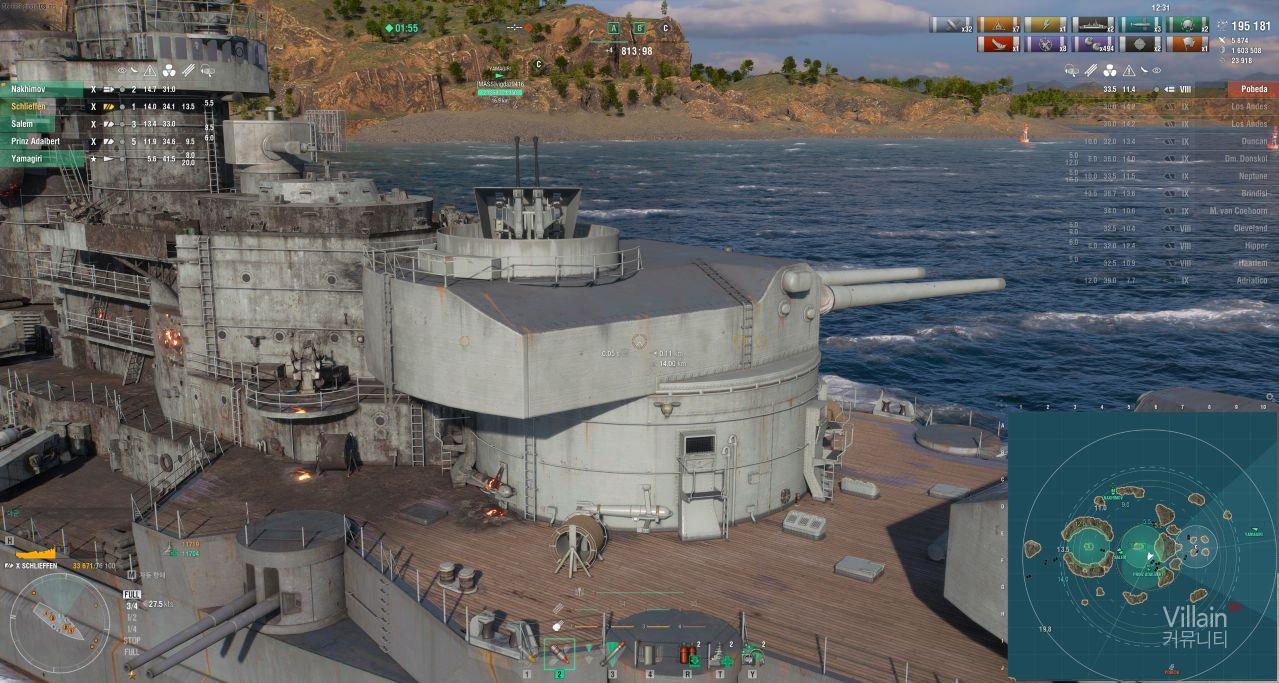
Task: Select the Salem row in the team list
Action: [x=45, y=124]
